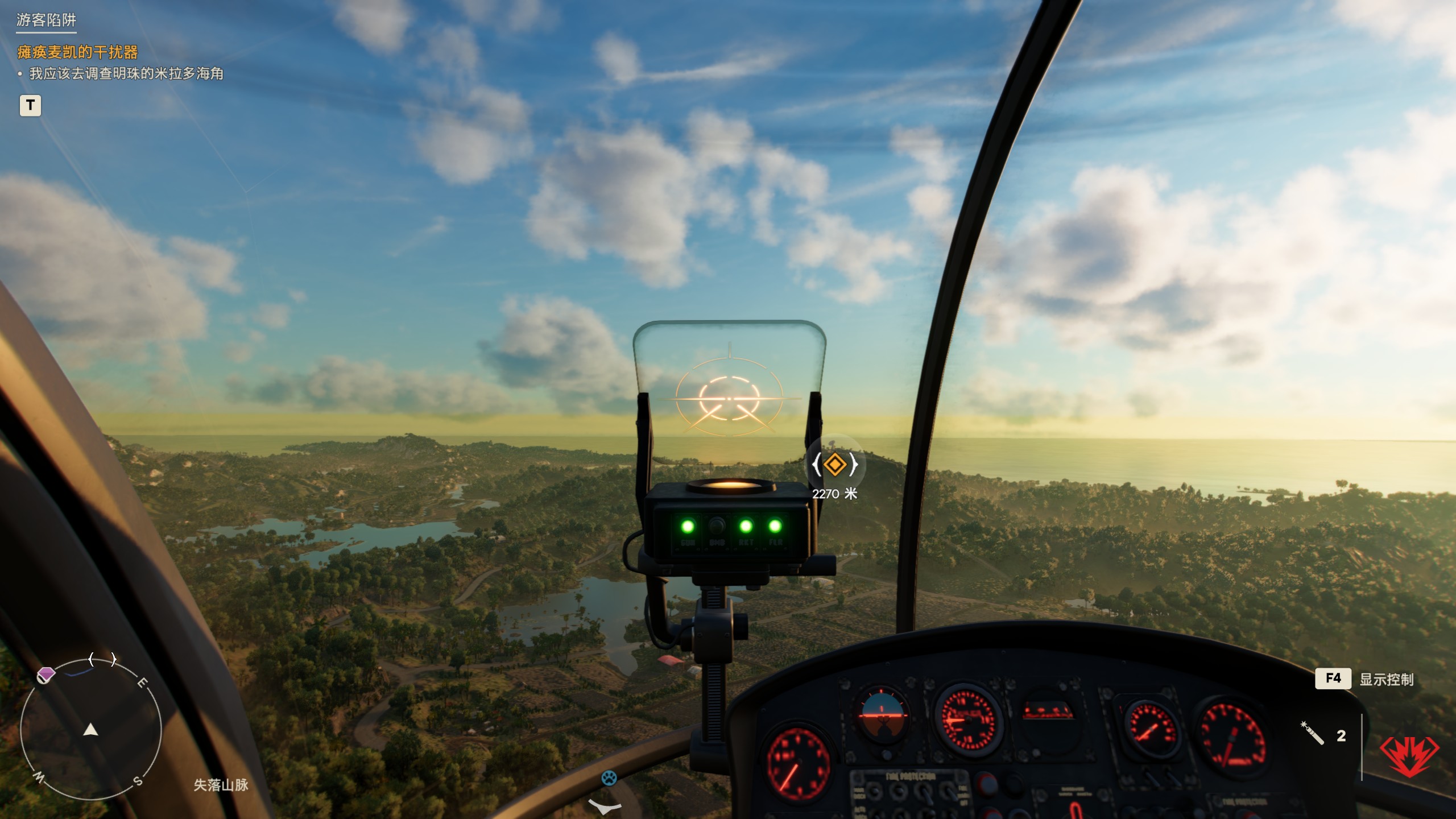Click the GUN weapon status light
Image resolution: width=1456 pixels, height=819 pixels.
[x=688, y=527]
